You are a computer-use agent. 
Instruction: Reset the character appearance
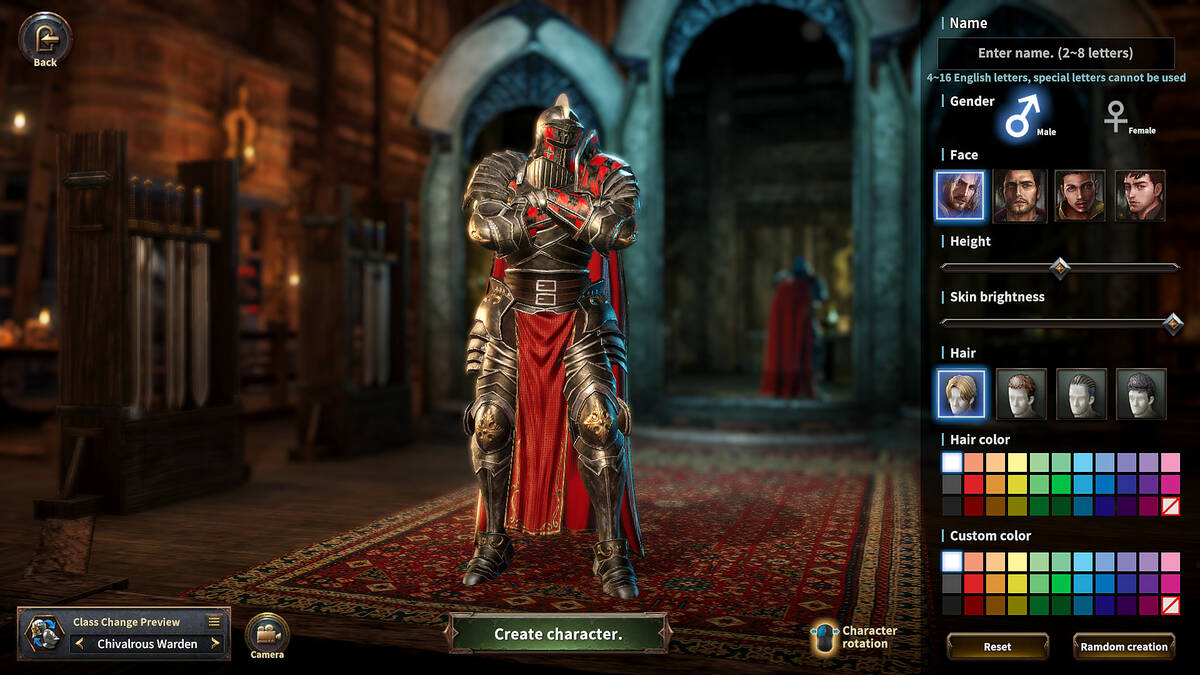pyautogui.click(x=997, y=647)
